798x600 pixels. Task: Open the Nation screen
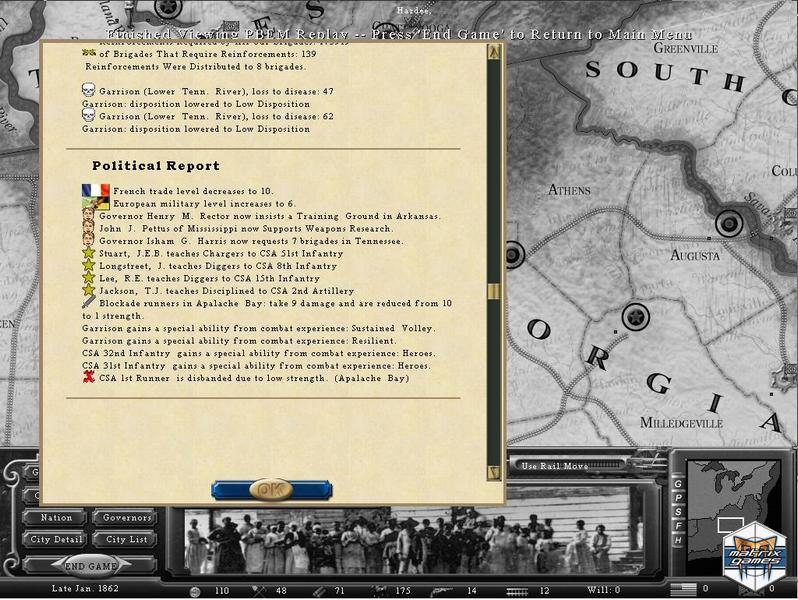pos(56,518)
